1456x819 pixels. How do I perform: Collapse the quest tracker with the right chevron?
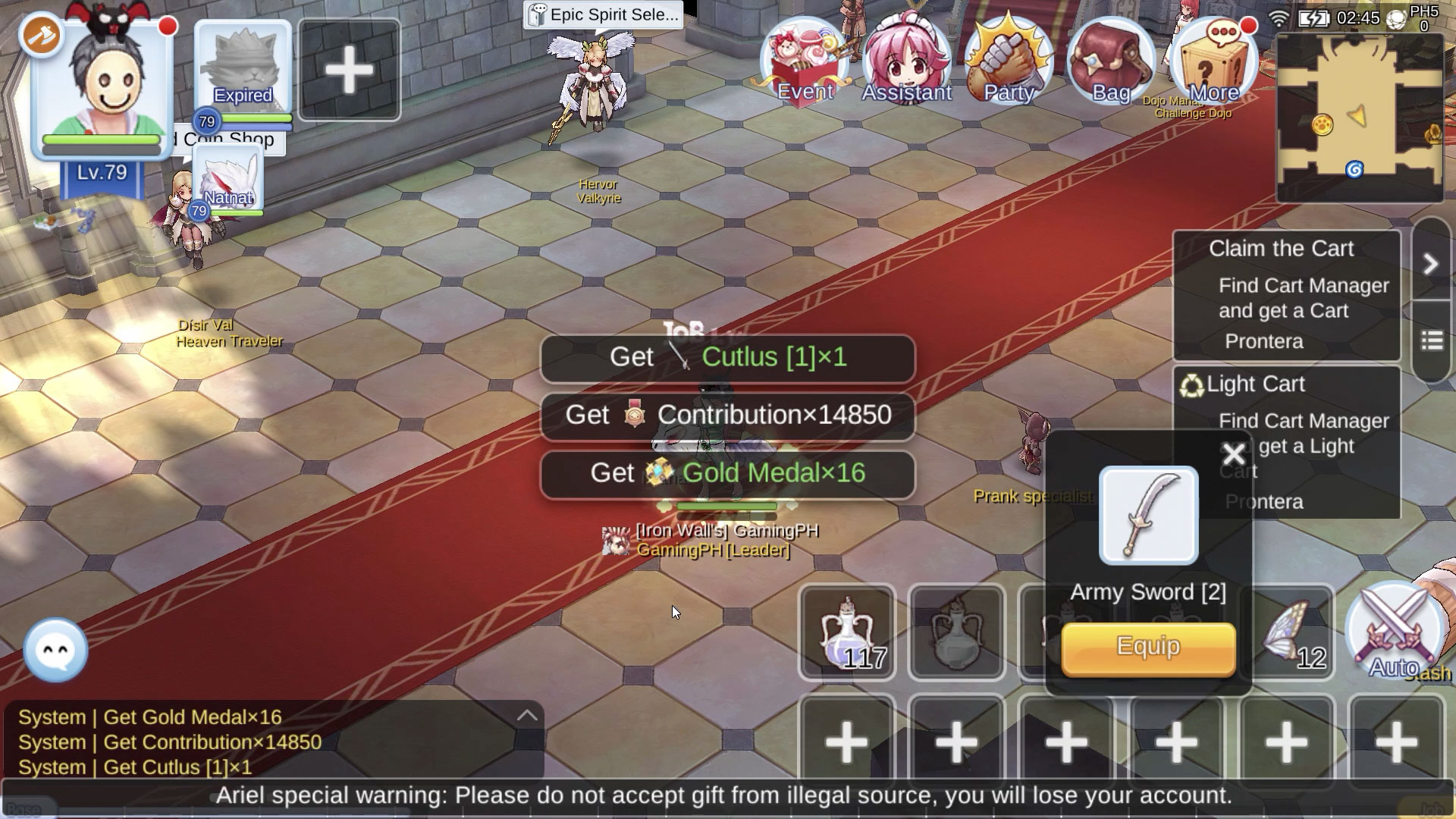click(1432, 264)
